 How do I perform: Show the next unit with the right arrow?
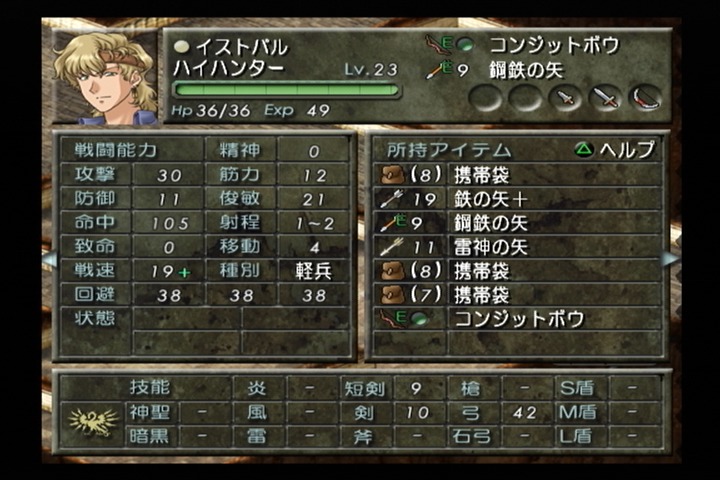669,259
